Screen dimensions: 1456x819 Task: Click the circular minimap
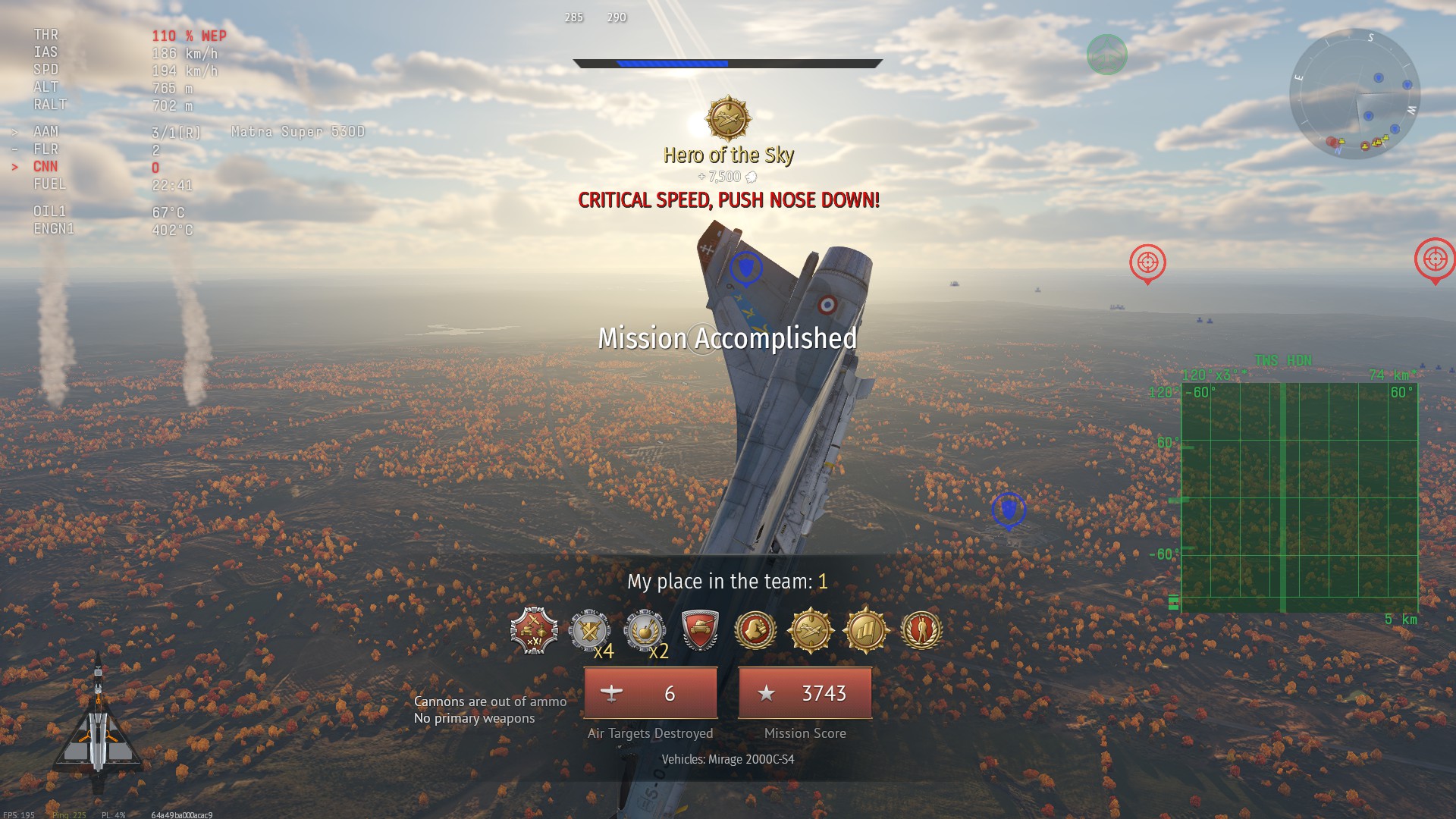coord(1354,94)
